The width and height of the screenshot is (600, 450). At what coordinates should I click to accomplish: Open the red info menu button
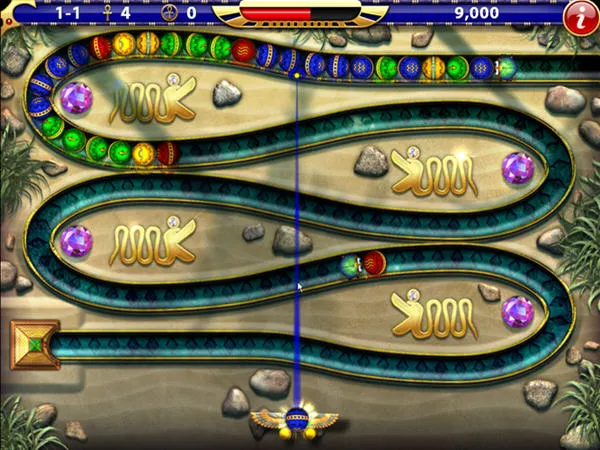click(x=578, y=15)
